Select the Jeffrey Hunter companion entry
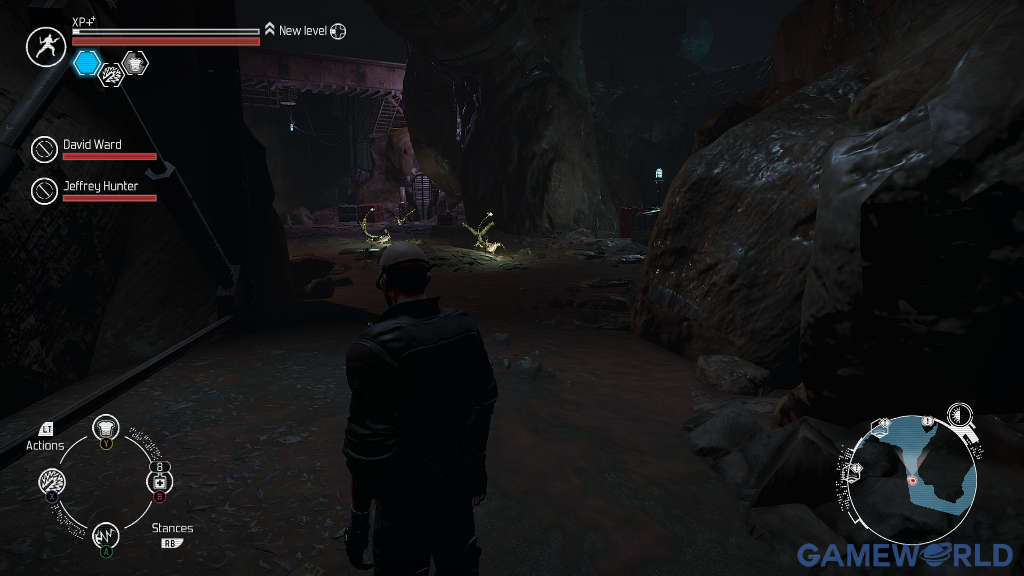1024x576 pixels. point(99,185)
